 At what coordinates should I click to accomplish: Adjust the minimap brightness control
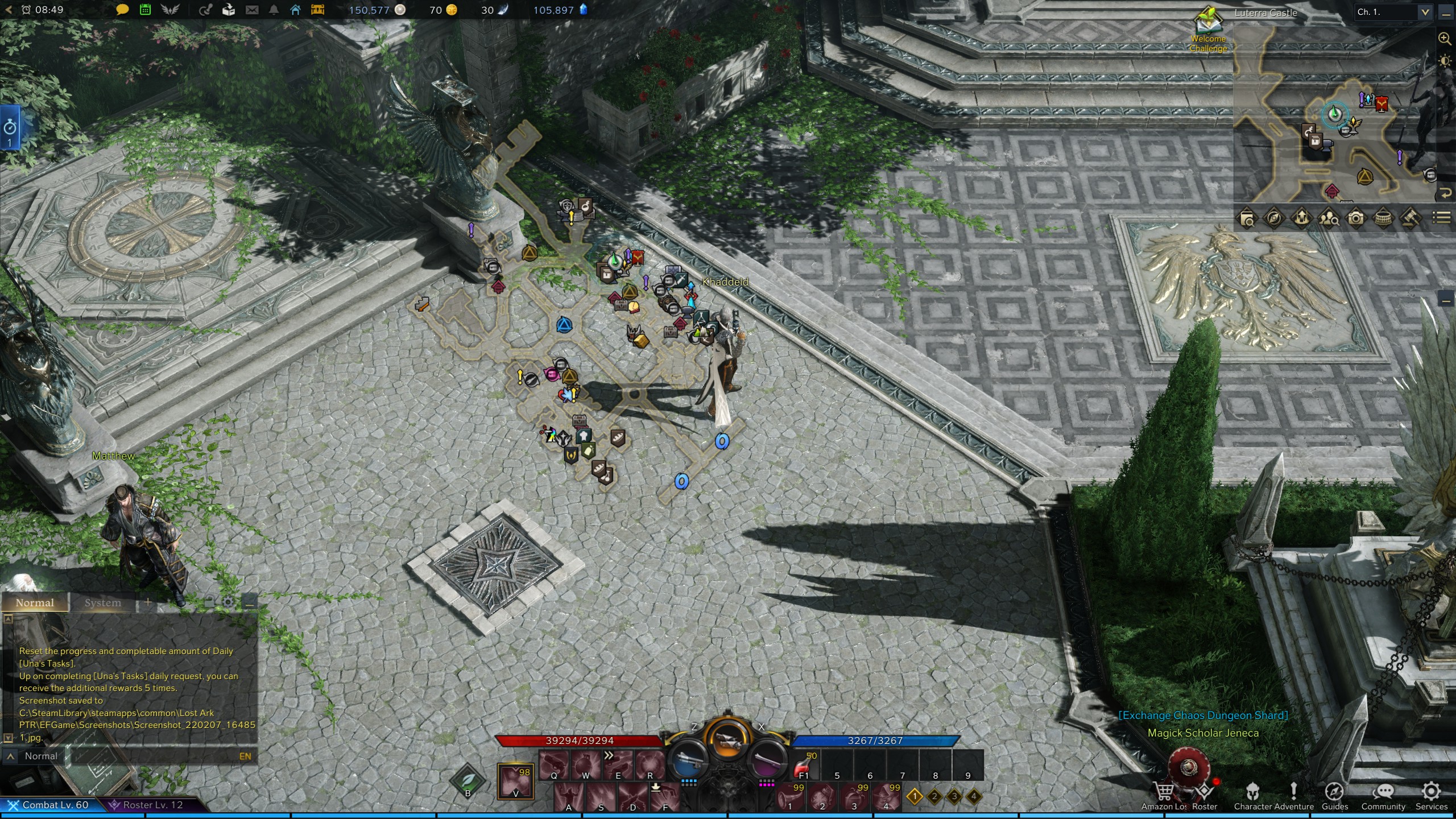tap(1445, 61)
